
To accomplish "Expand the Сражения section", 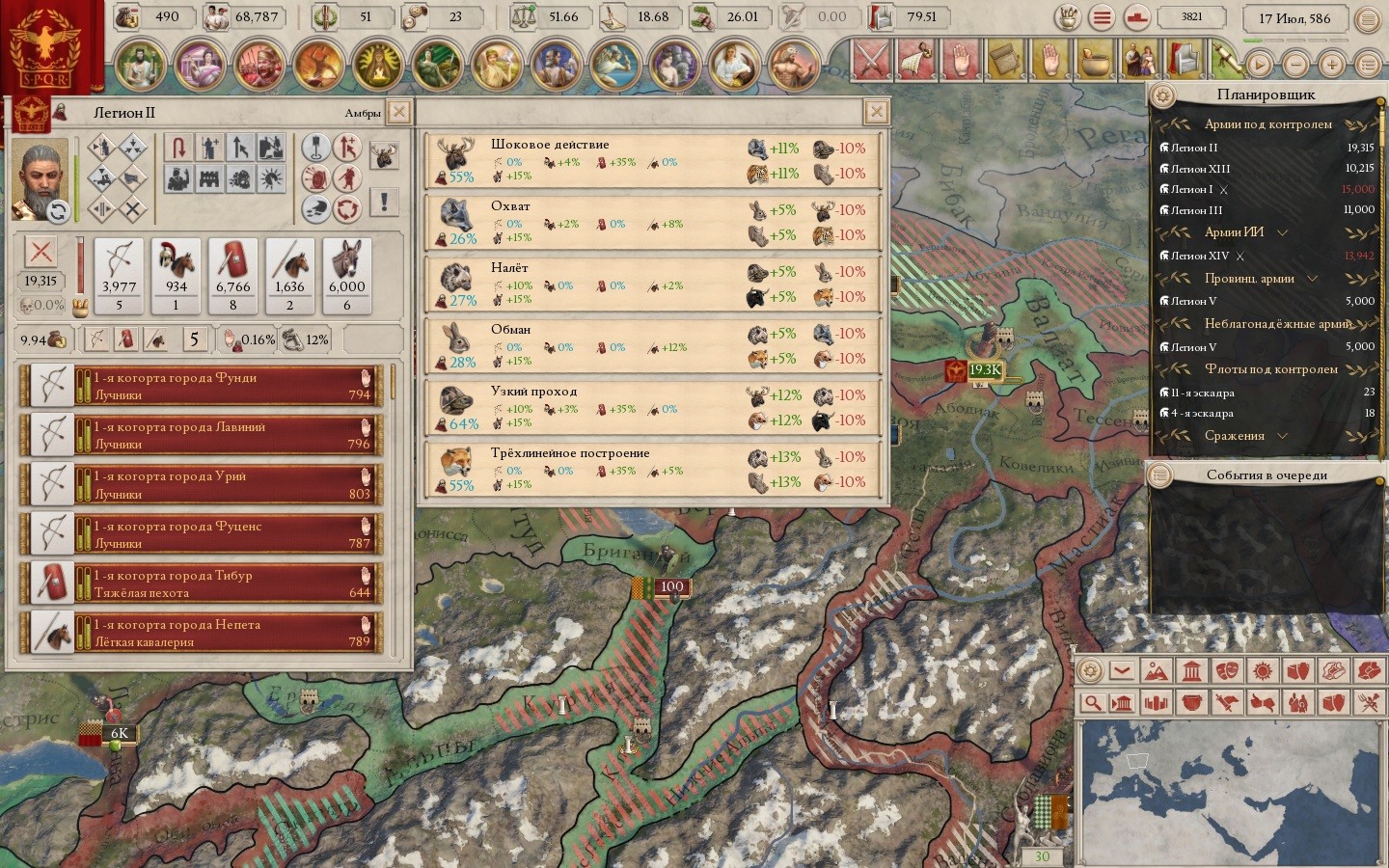I will point(1282,436).
